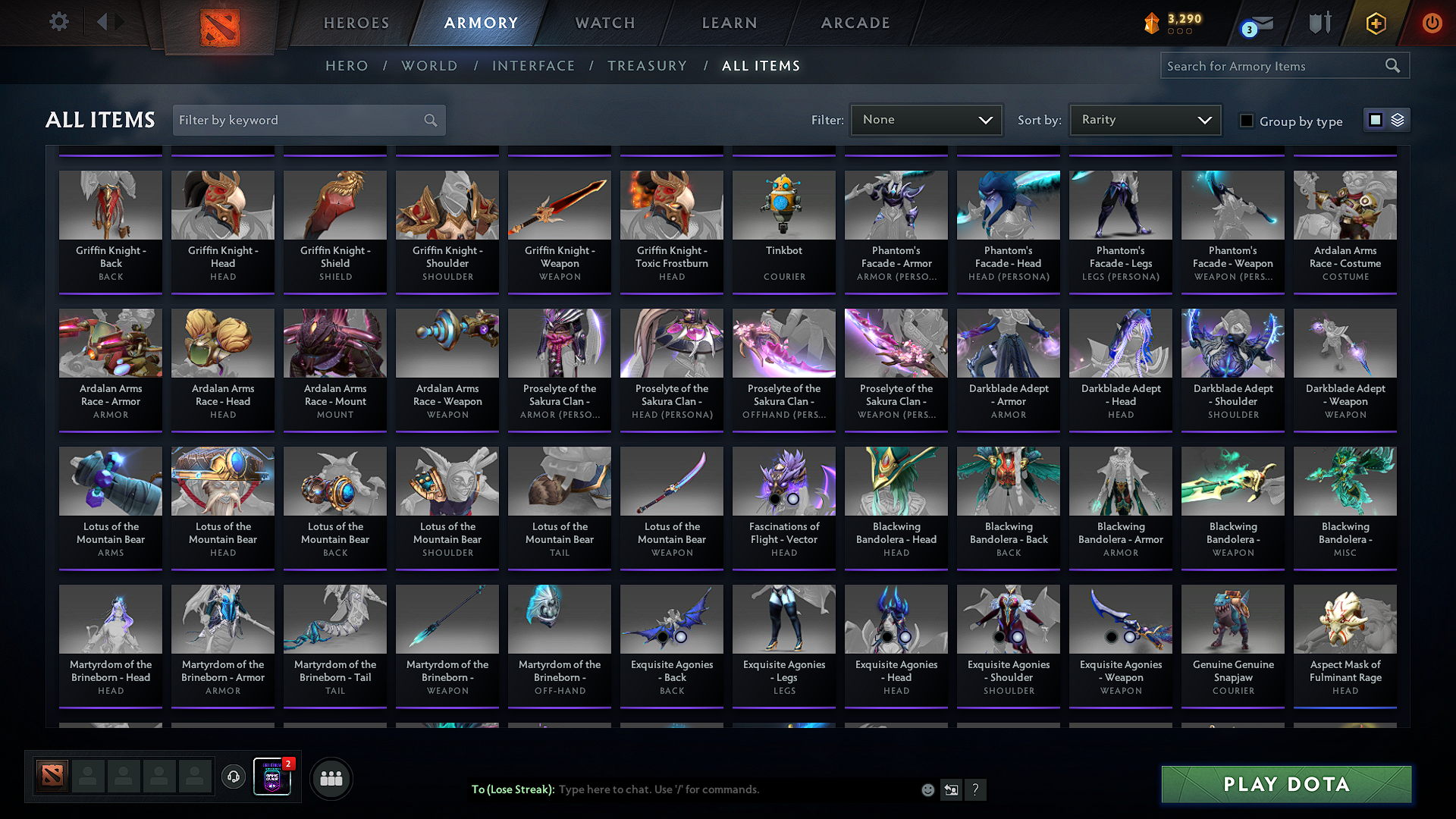Open the Filter dropdown set to None

(x=925, y=119)
